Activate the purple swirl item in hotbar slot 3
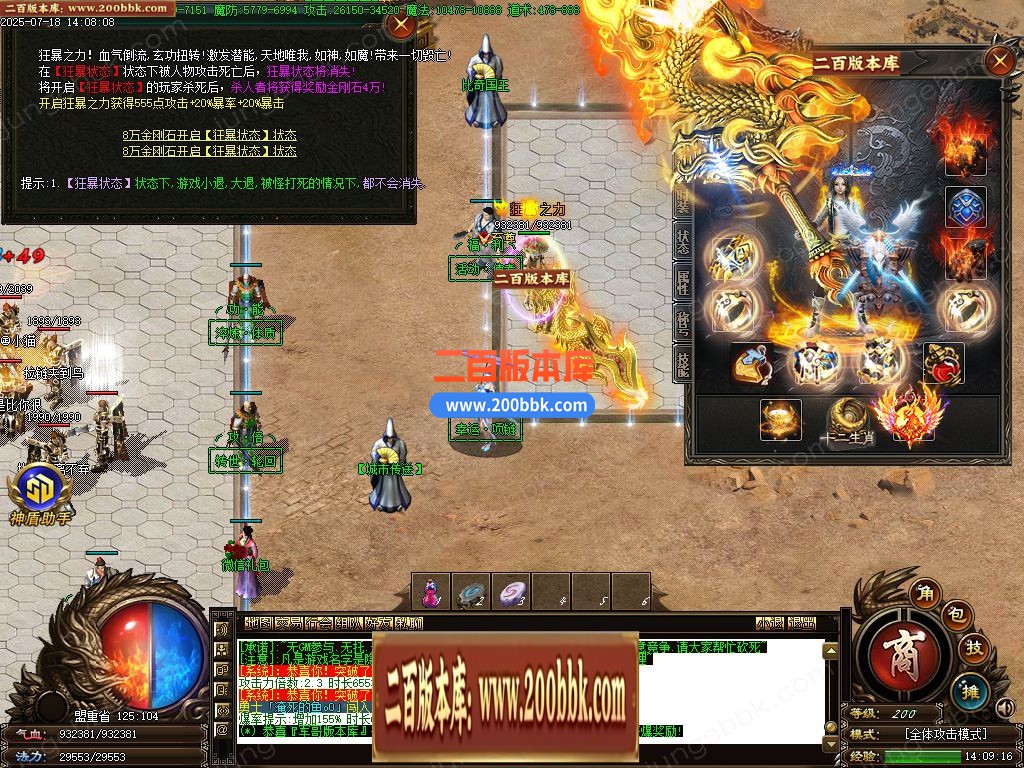Screen dimensions: 1024x768 pos(511,593)
